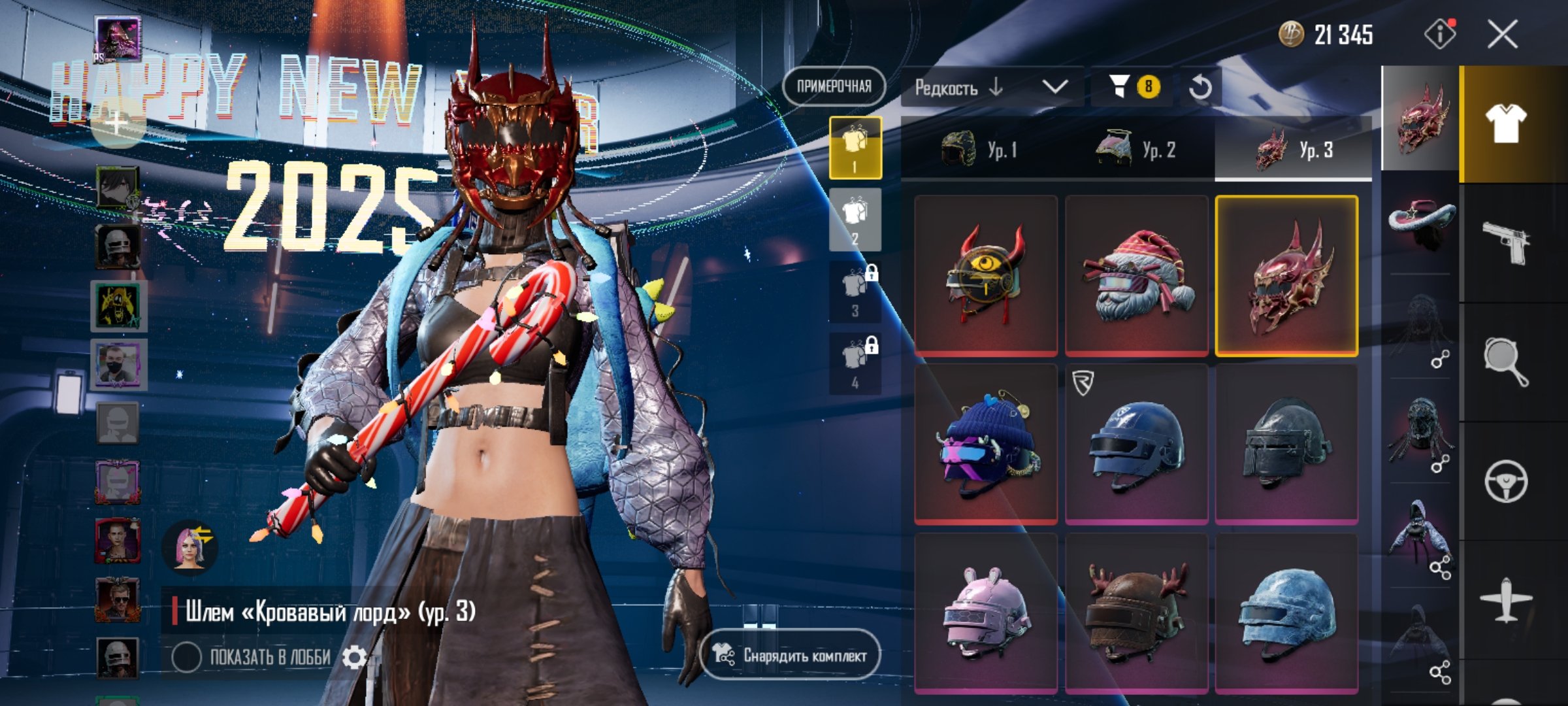Screen dimensions: 1568x706
Task: Select the reindeer antler leather helmet
Action: coord(1136,613)
